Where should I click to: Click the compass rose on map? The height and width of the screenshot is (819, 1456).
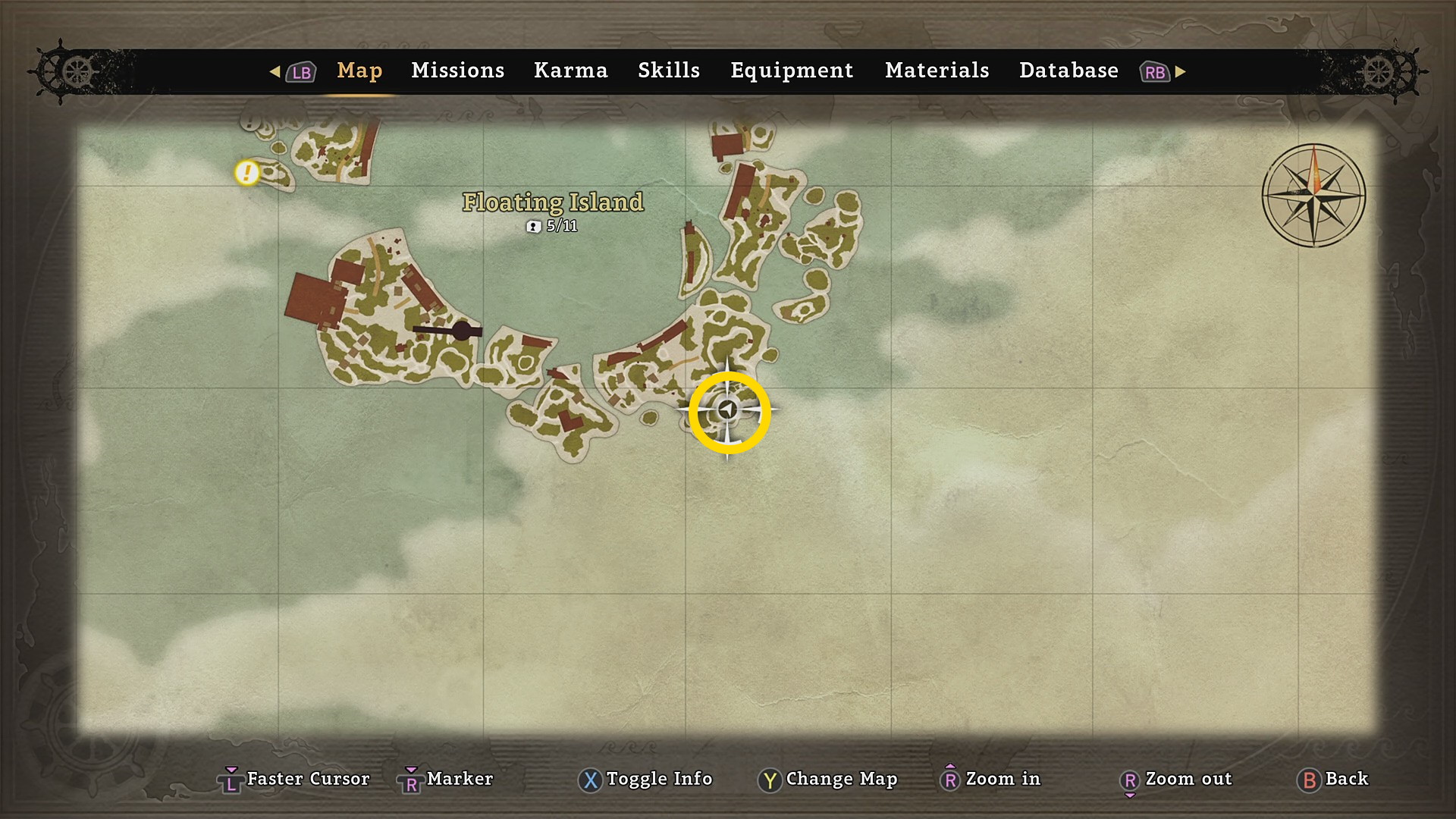click(1313, 195)
